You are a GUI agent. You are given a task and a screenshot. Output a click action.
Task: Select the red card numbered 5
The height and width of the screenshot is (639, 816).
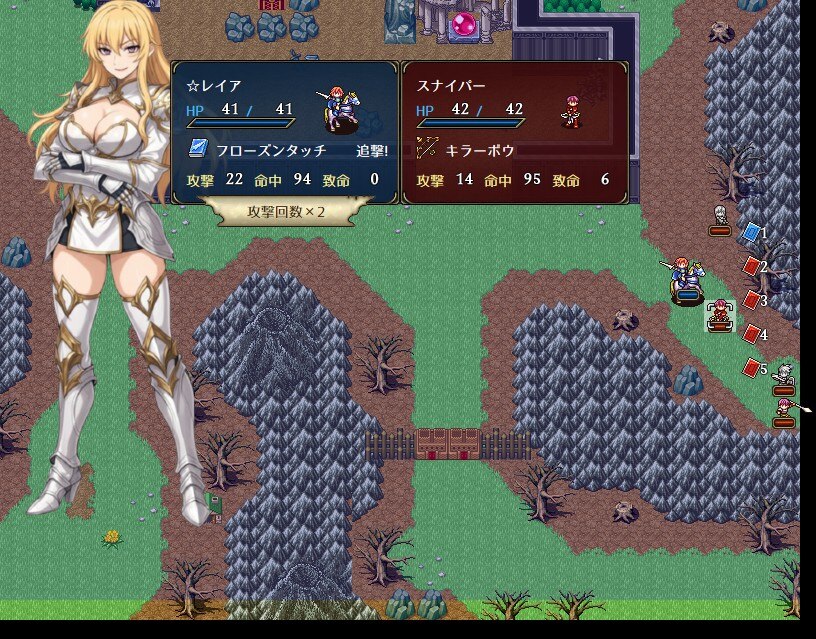pos(752,368)
